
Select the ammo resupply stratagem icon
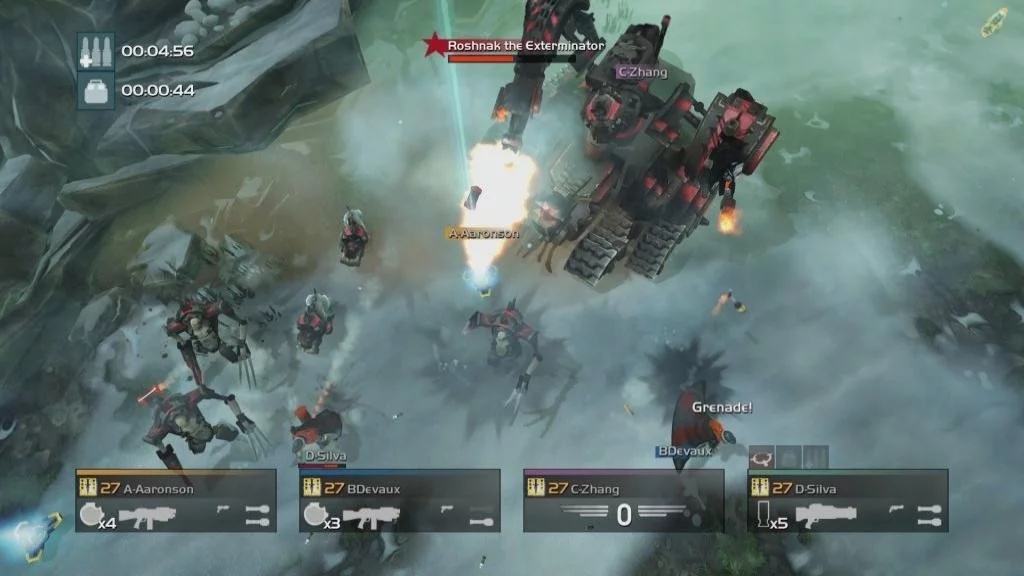coord(96,50)
